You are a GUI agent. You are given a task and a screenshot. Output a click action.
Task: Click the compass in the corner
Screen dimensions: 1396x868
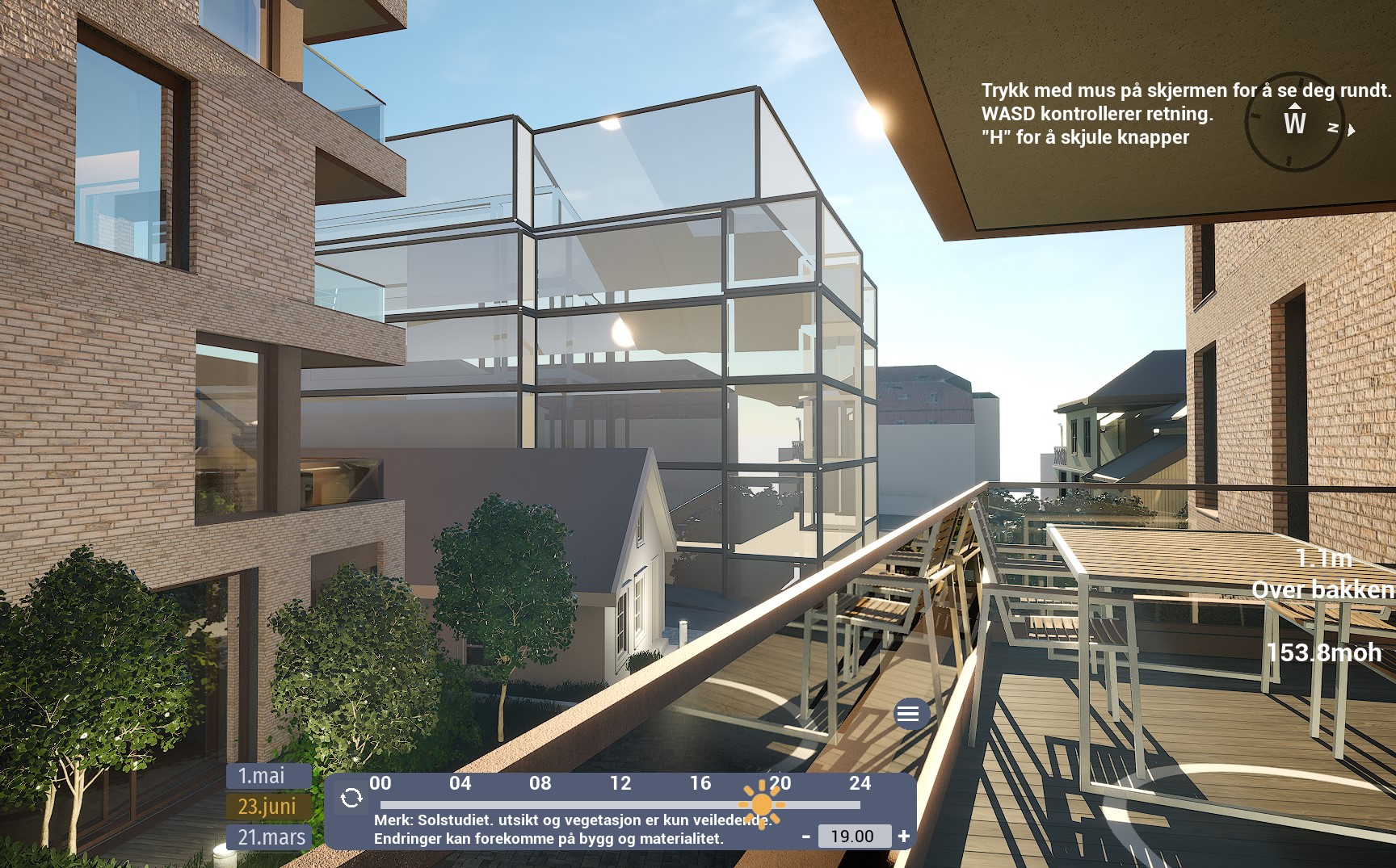click(x=1295, y=126)
